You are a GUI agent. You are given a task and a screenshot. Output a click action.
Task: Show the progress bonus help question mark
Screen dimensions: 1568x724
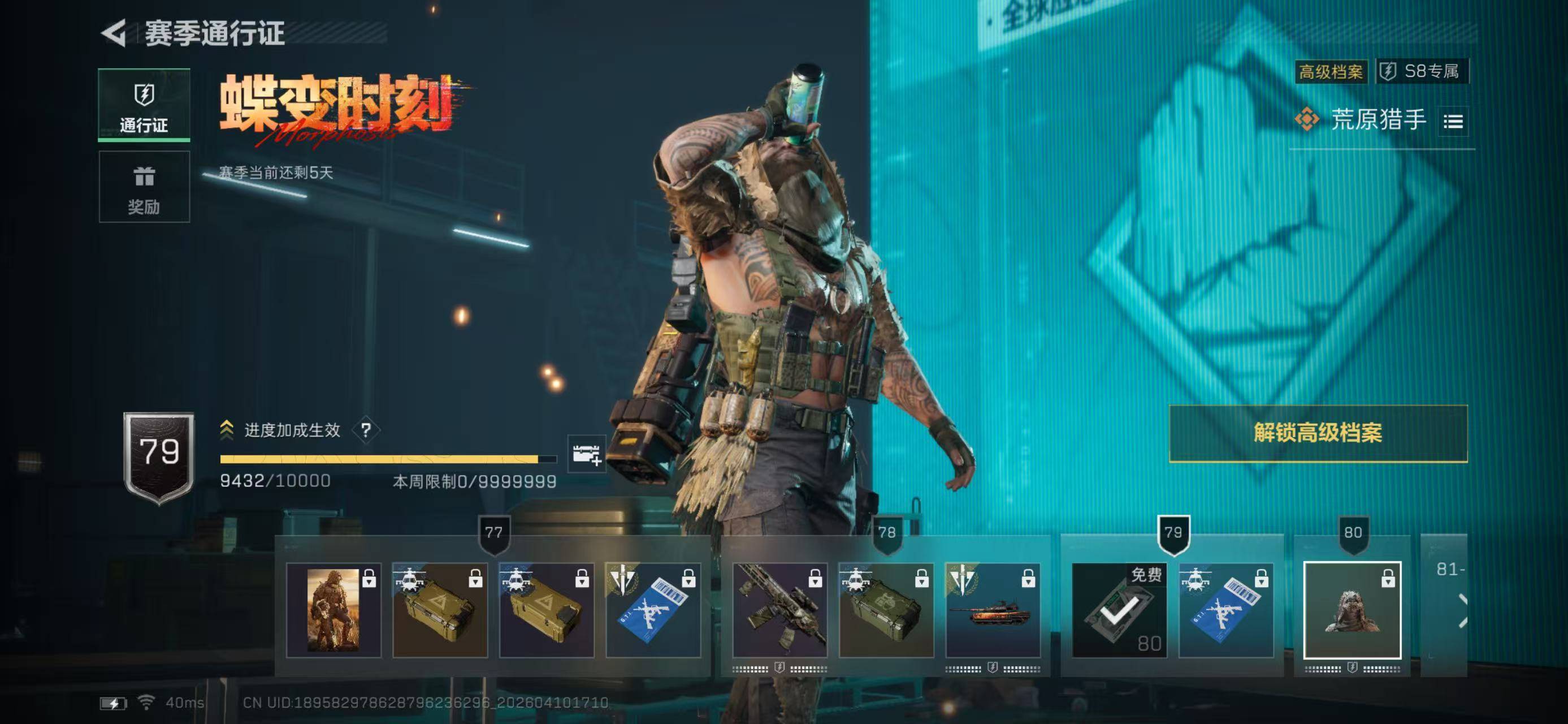[366, 430]
